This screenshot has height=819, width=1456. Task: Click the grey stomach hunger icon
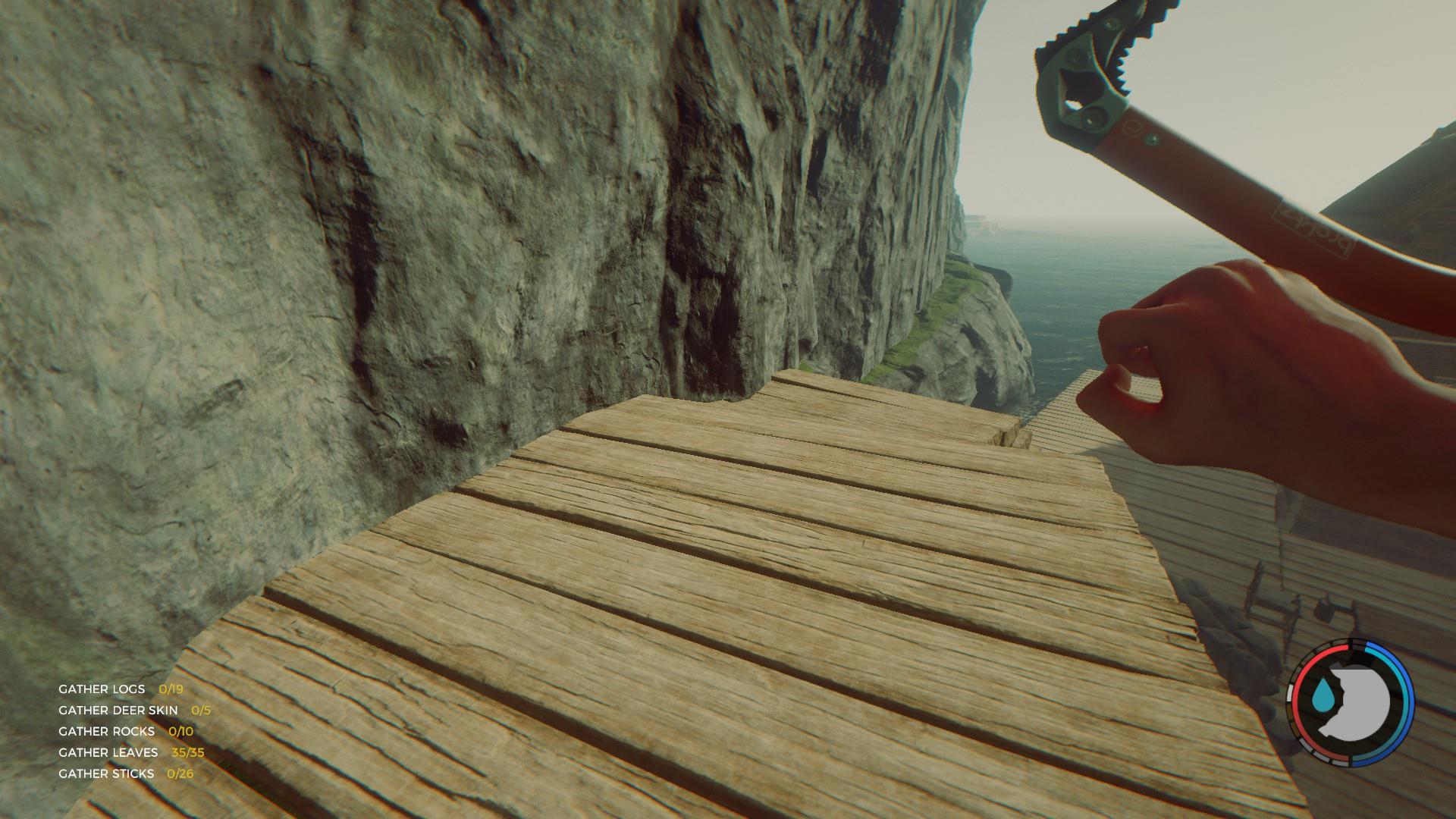click(1361, 701)
